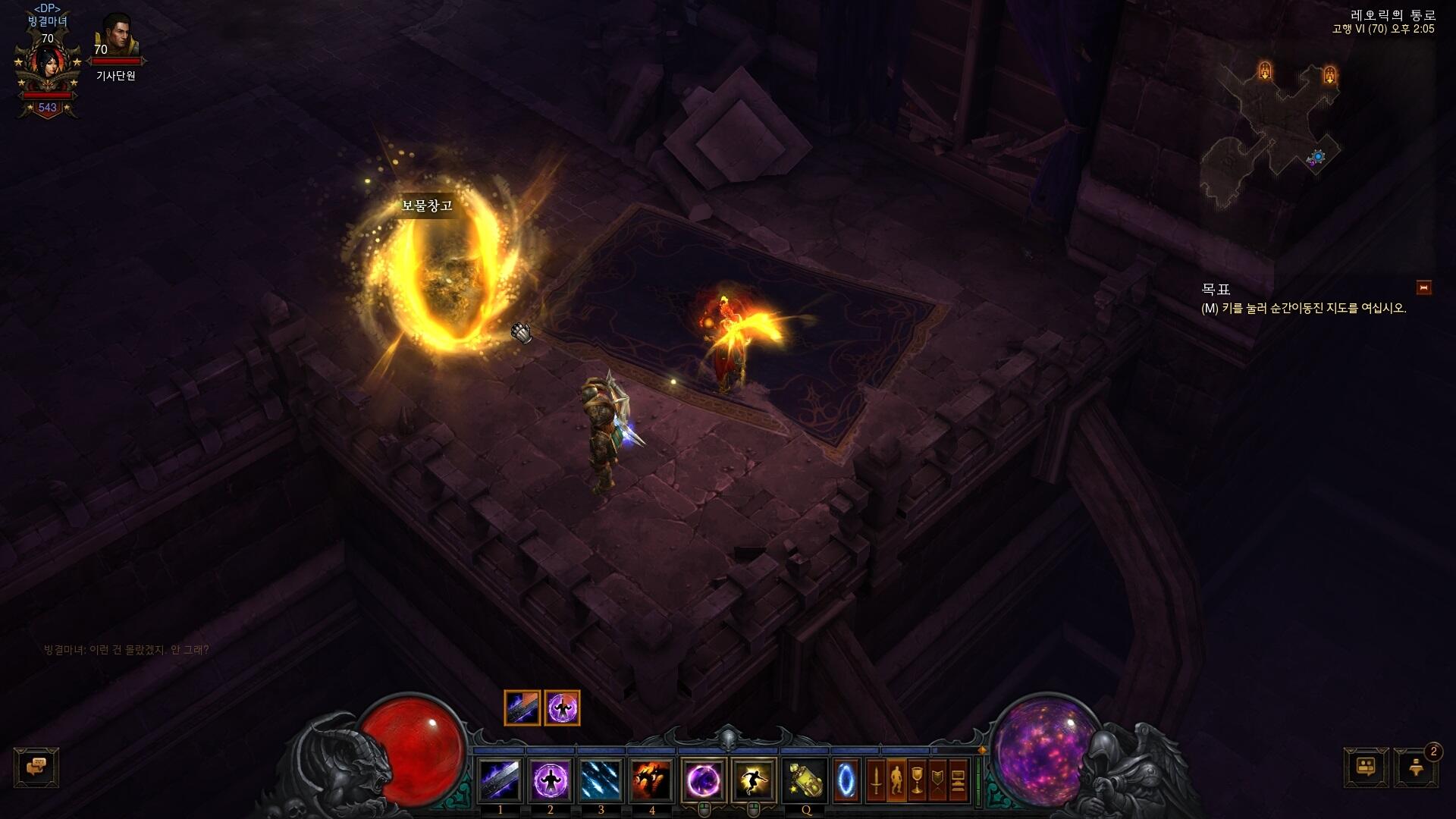Open the blue town portal button
The width and height of the screenshot is (1456, 819).
click(846, 780)
